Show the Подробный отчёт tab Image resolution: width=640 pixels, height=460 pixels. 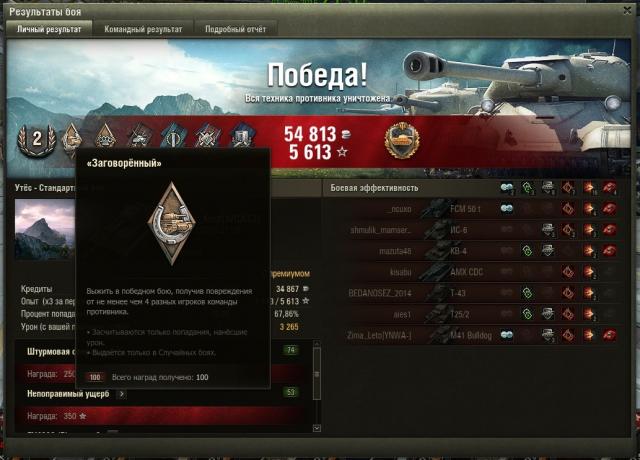coord(235,29)
